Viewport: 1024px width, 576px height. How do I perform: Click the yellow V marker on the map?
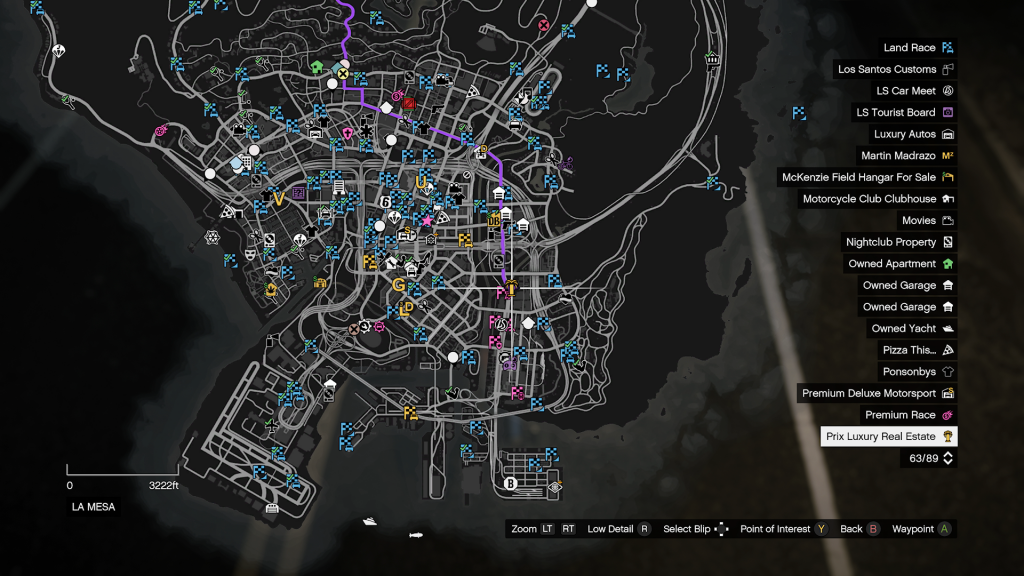click(x=278, y=198)
